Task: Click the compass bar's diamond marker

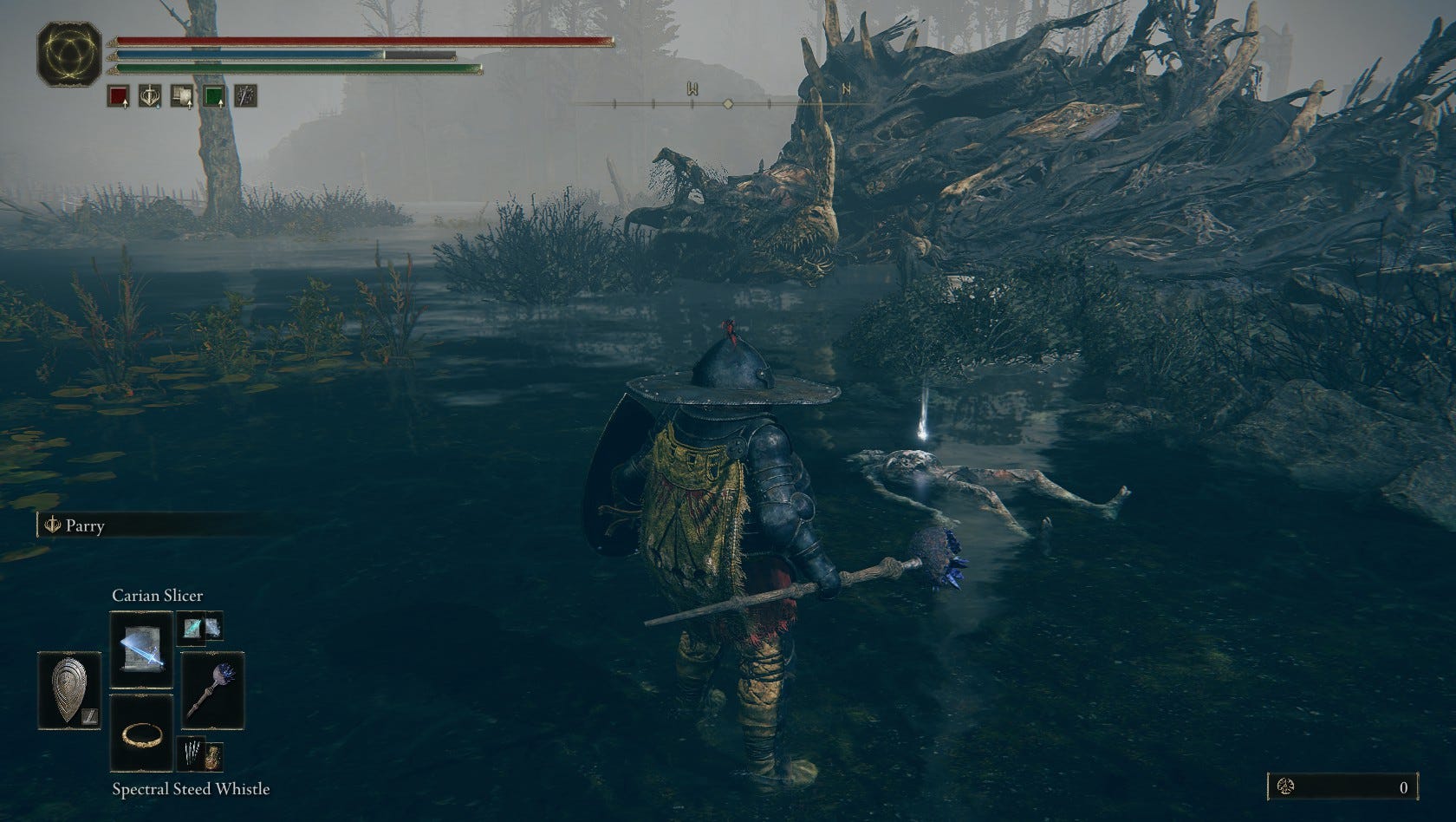Action: pos(728,104)
